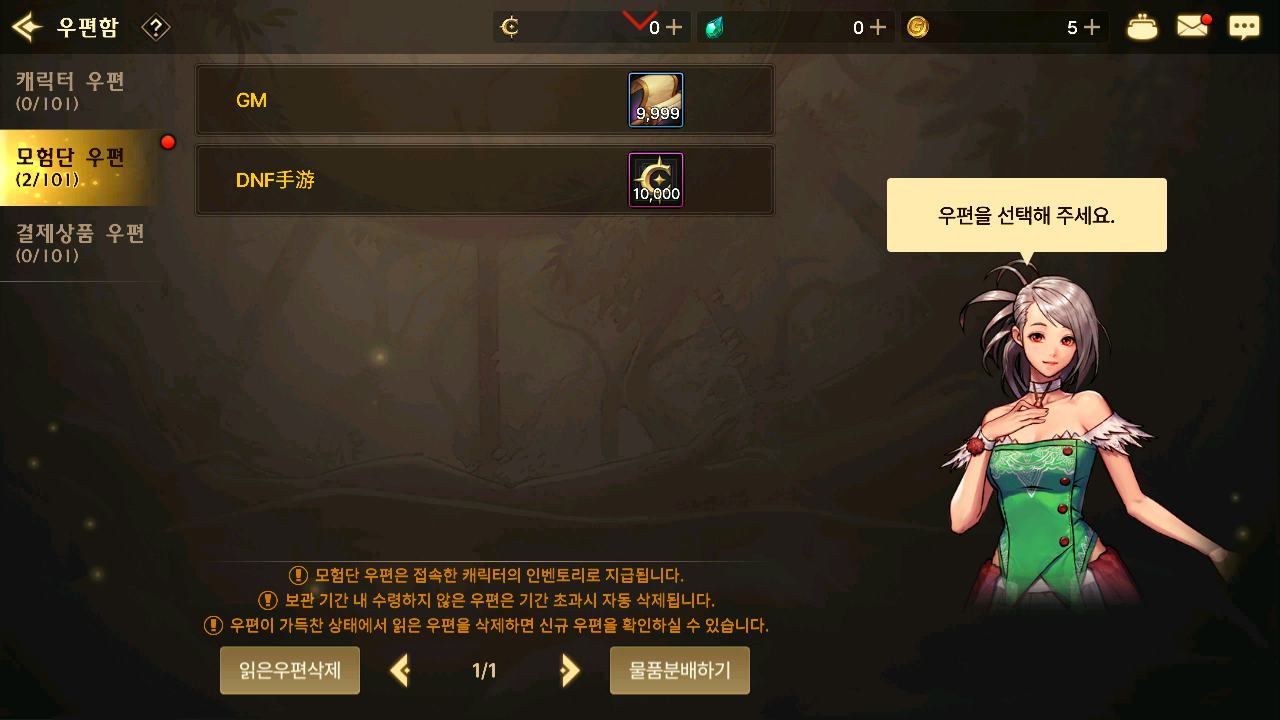Delete read mail with 읽은우편삭제
The width and height of the screenshot is (1280, 720).
pyautogui.click(x=290, y=670)
